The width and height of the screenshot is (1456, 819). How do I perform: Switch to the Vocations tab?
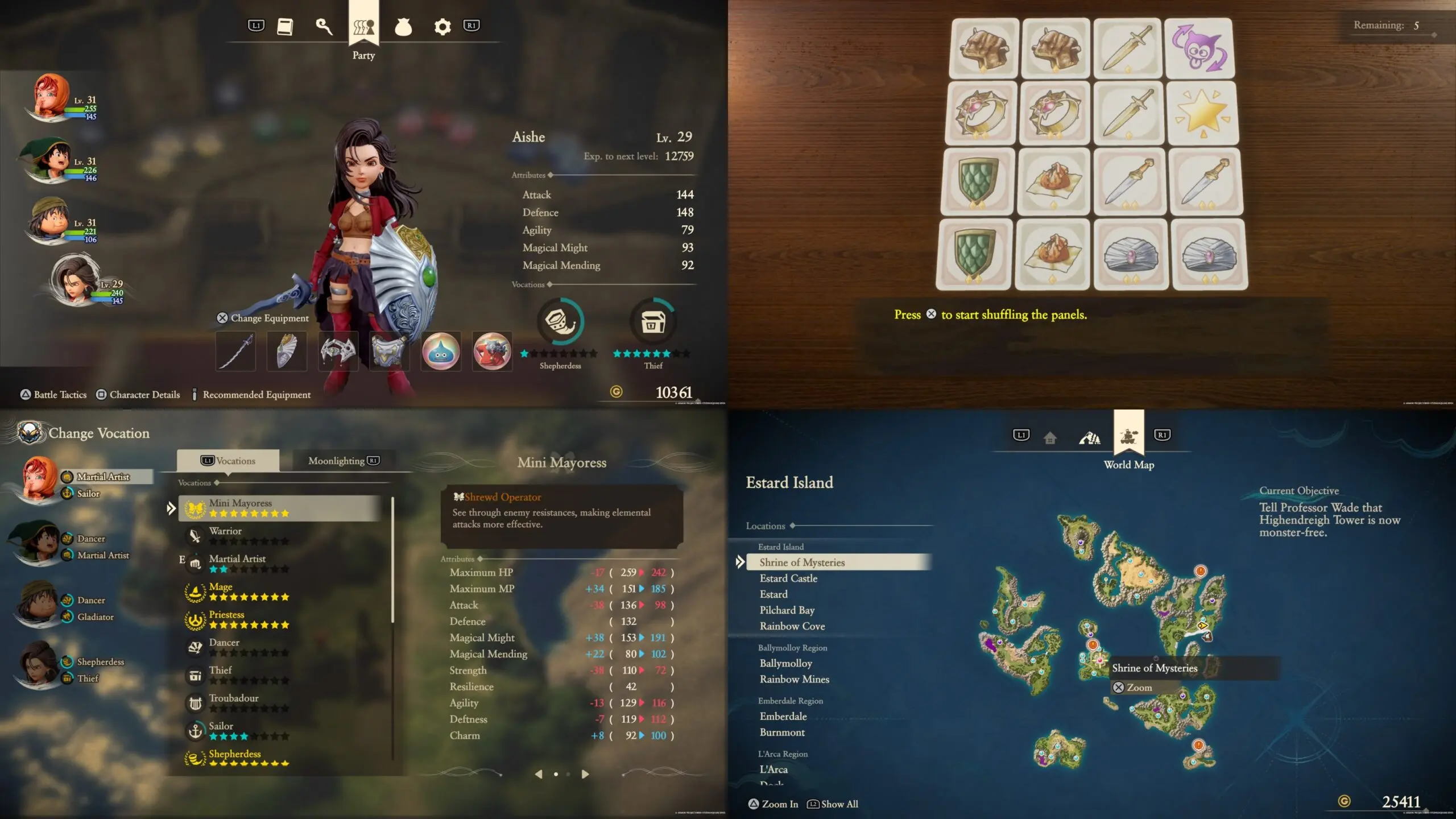coord(228,461)
